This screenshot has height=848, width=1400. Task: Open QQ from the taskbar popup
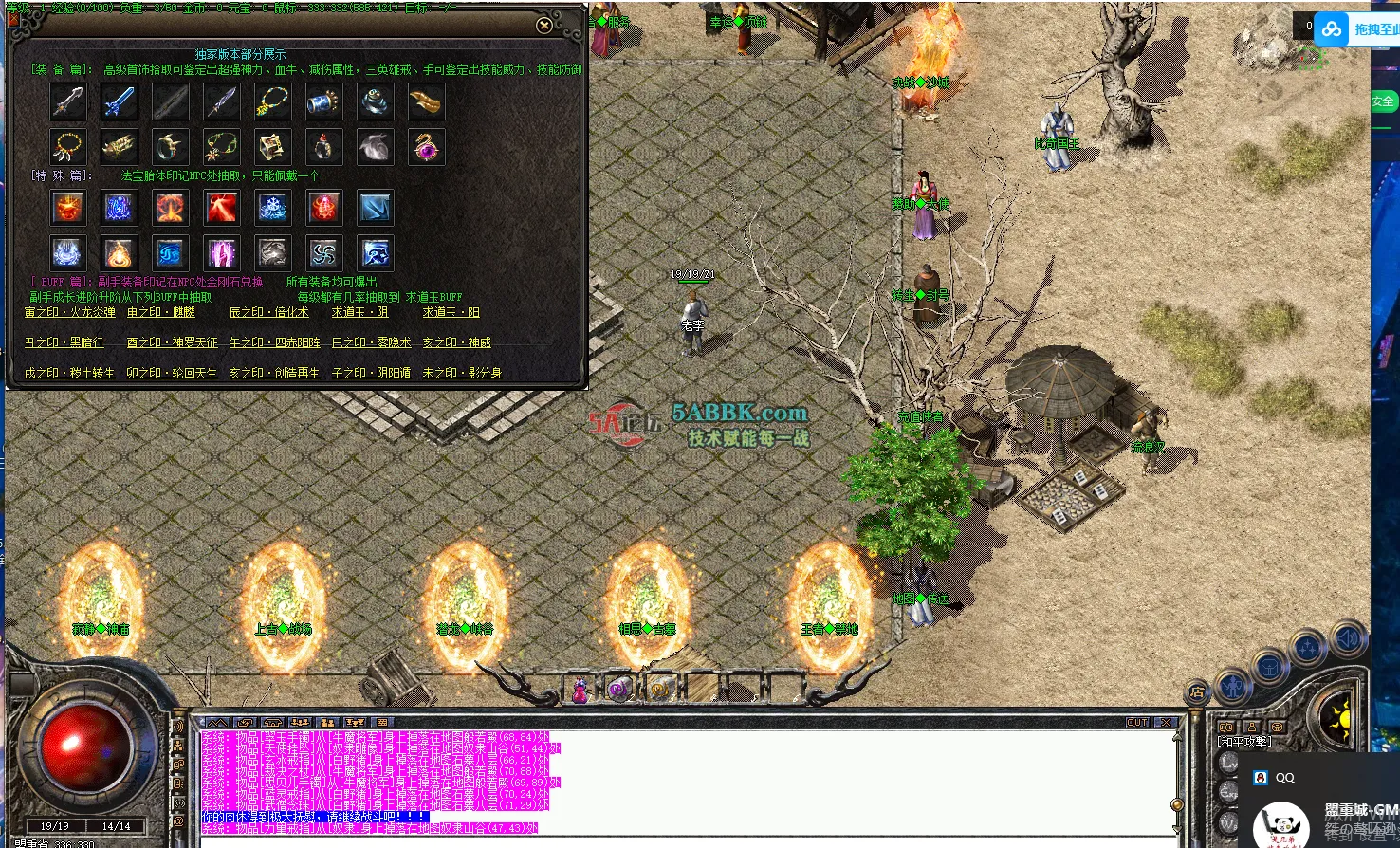tap(1280, 777)
